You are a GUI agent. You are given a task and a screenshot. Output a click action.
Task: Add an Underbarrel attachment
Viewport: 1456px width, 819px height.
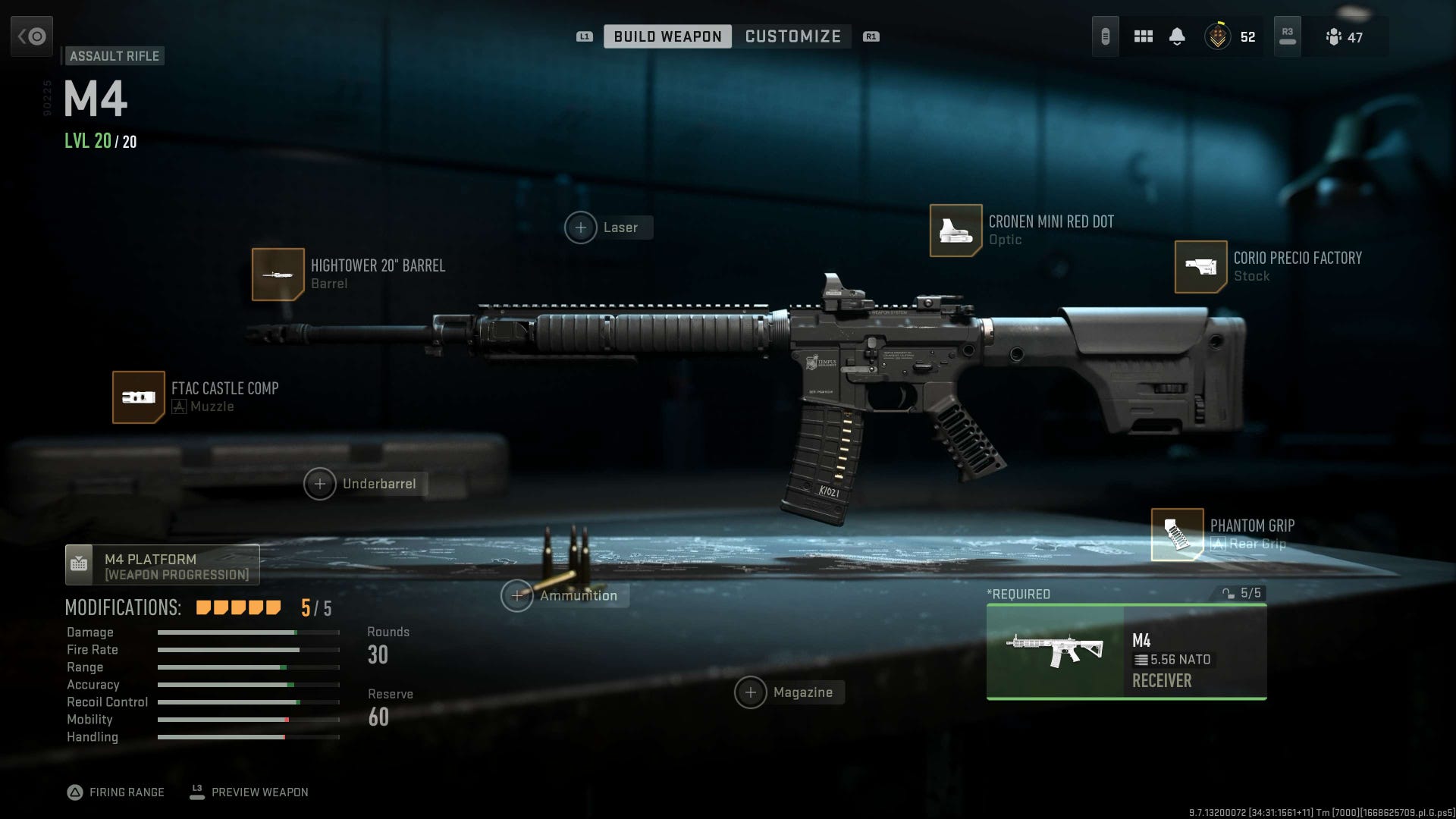[320, 484]
